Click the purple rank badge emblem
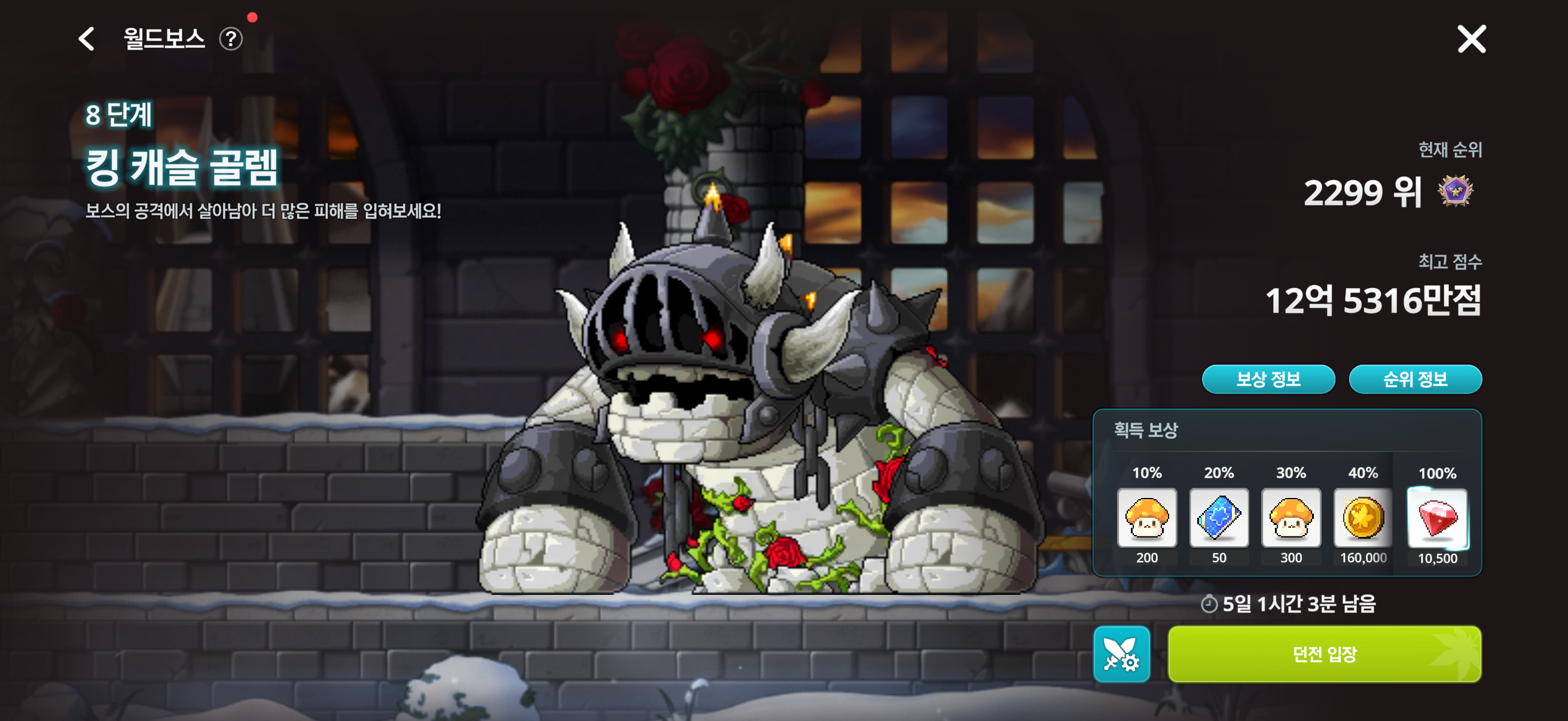Viewport: 1568px width, 721px height. pyautogui.click(x=1455, y=192)
